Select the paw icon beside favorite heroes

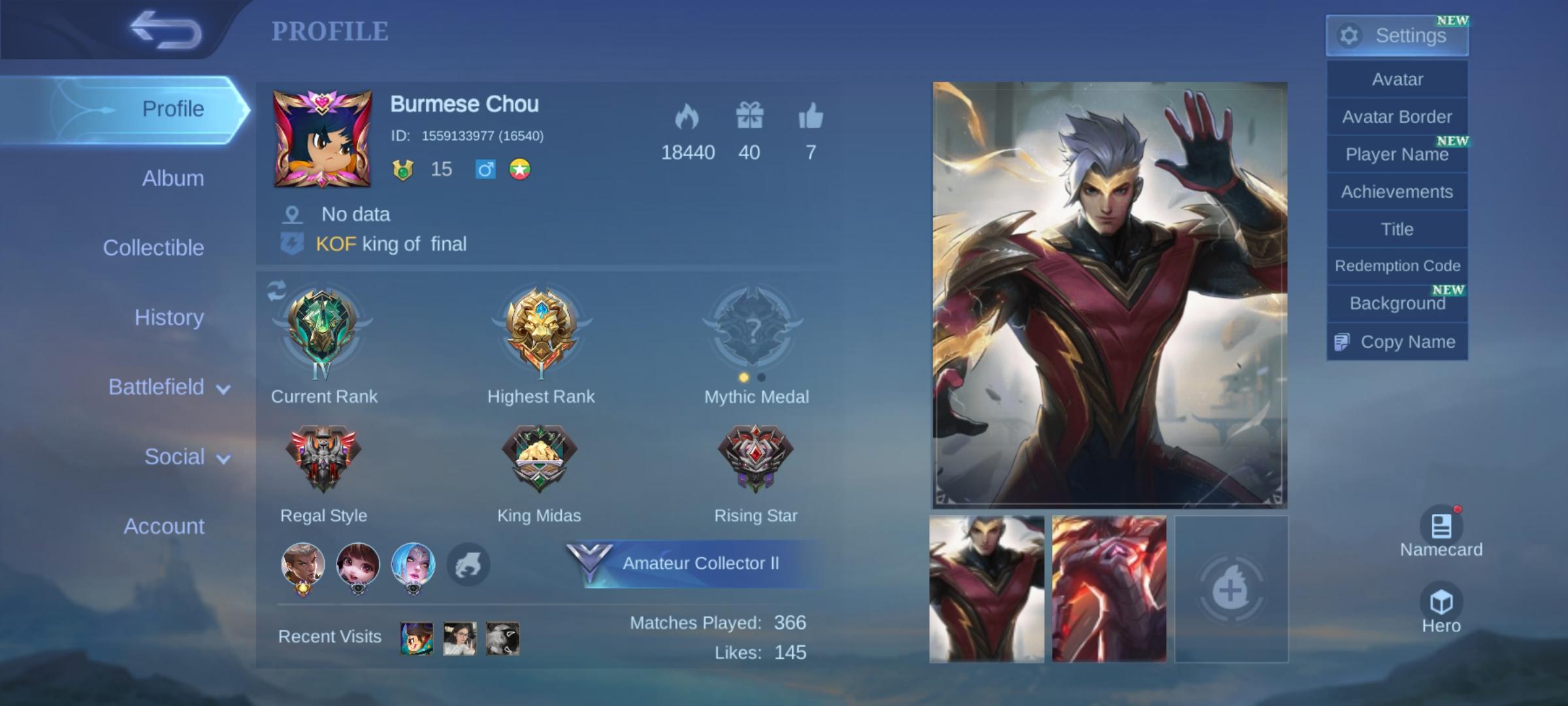click(x=466, y=565)
